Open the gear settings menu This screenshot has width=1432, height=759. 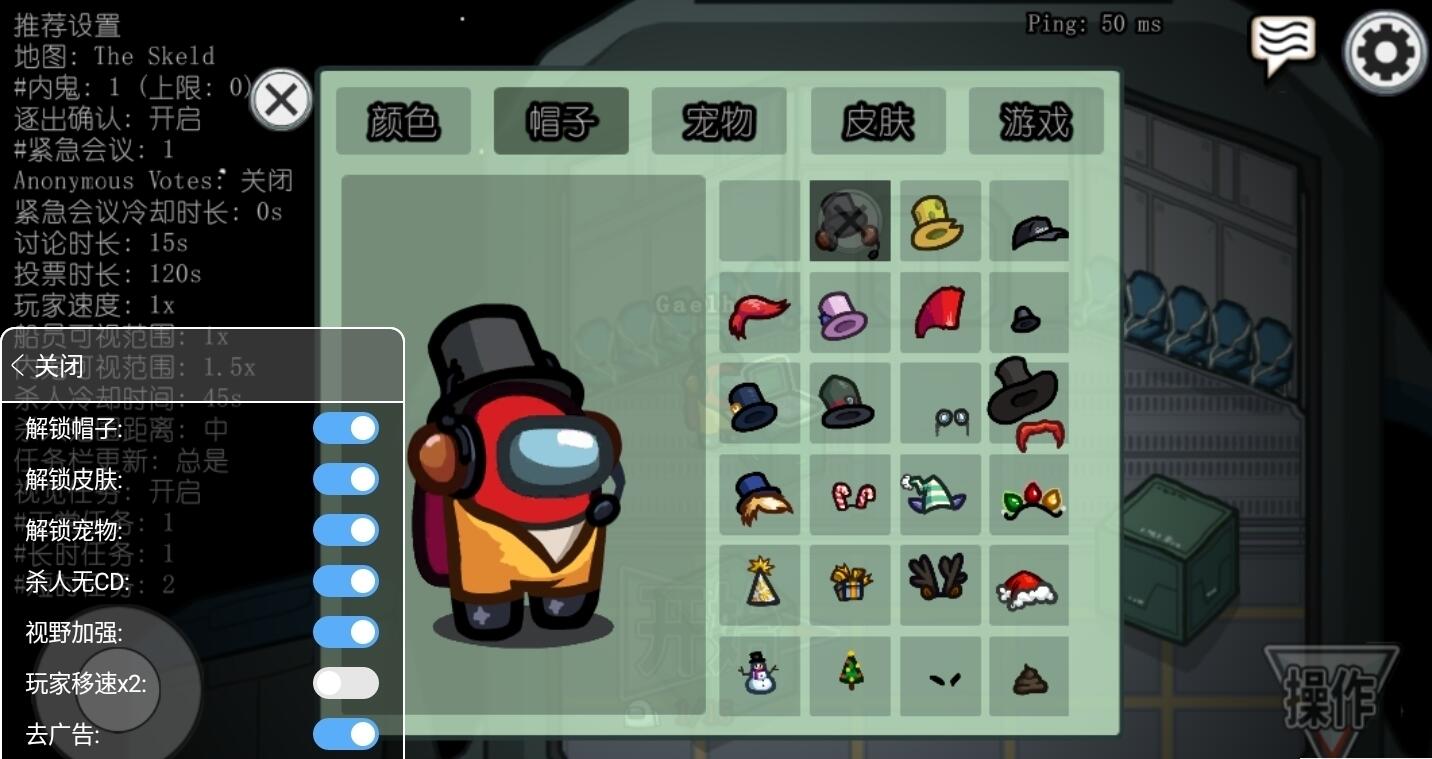[x=1385, y=51]
